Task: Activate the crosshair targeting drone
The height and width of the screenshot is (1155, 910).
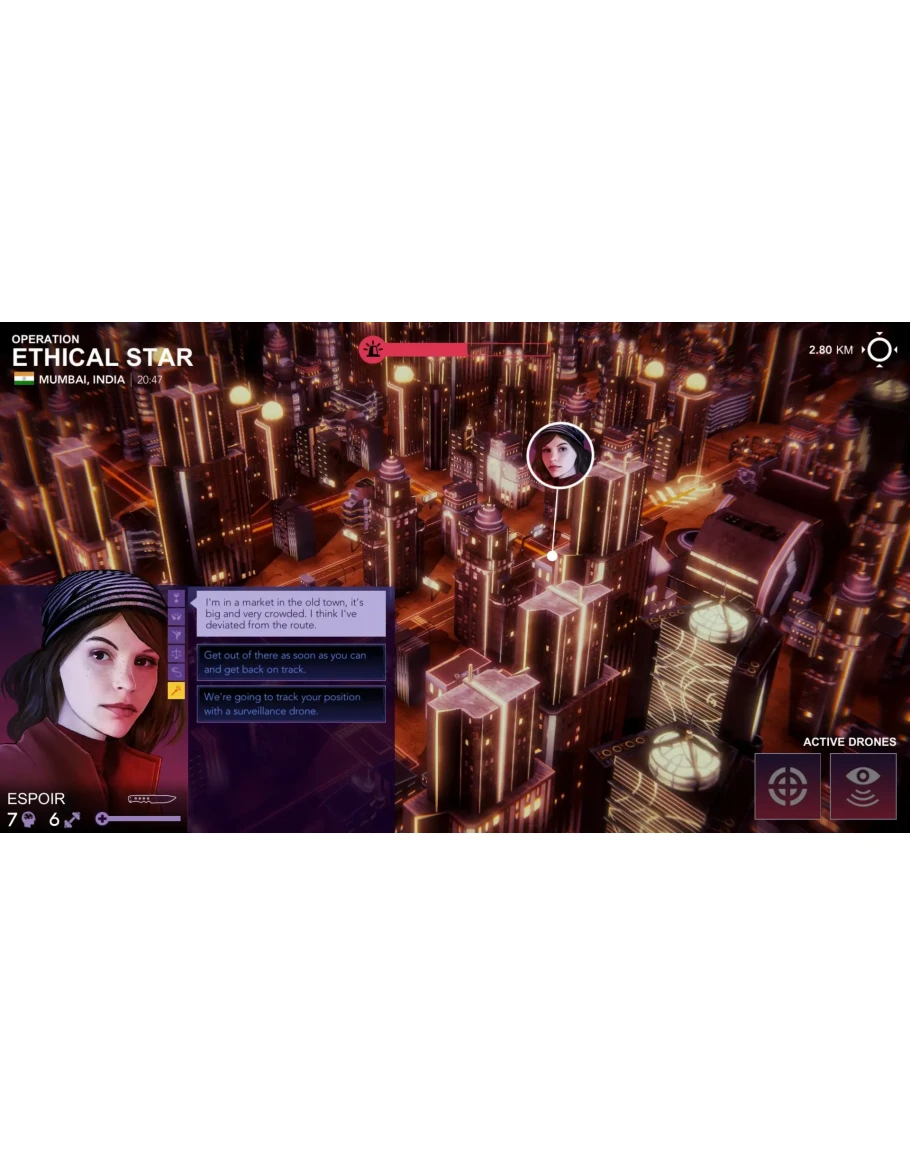Action: [x=787, y=786]
